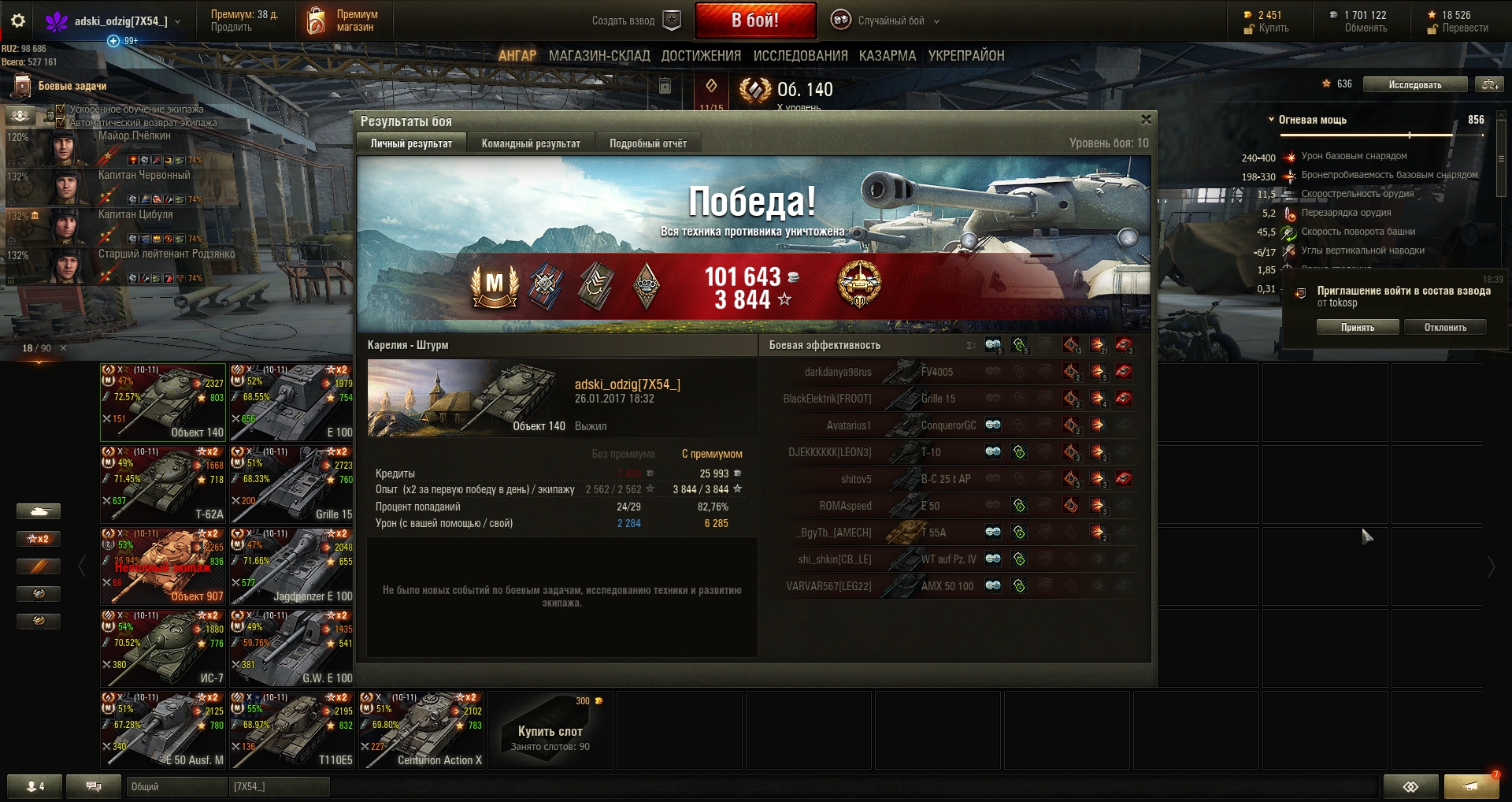Open the УКРЕПРАЙОН stronghold menu

pos(966,56)
